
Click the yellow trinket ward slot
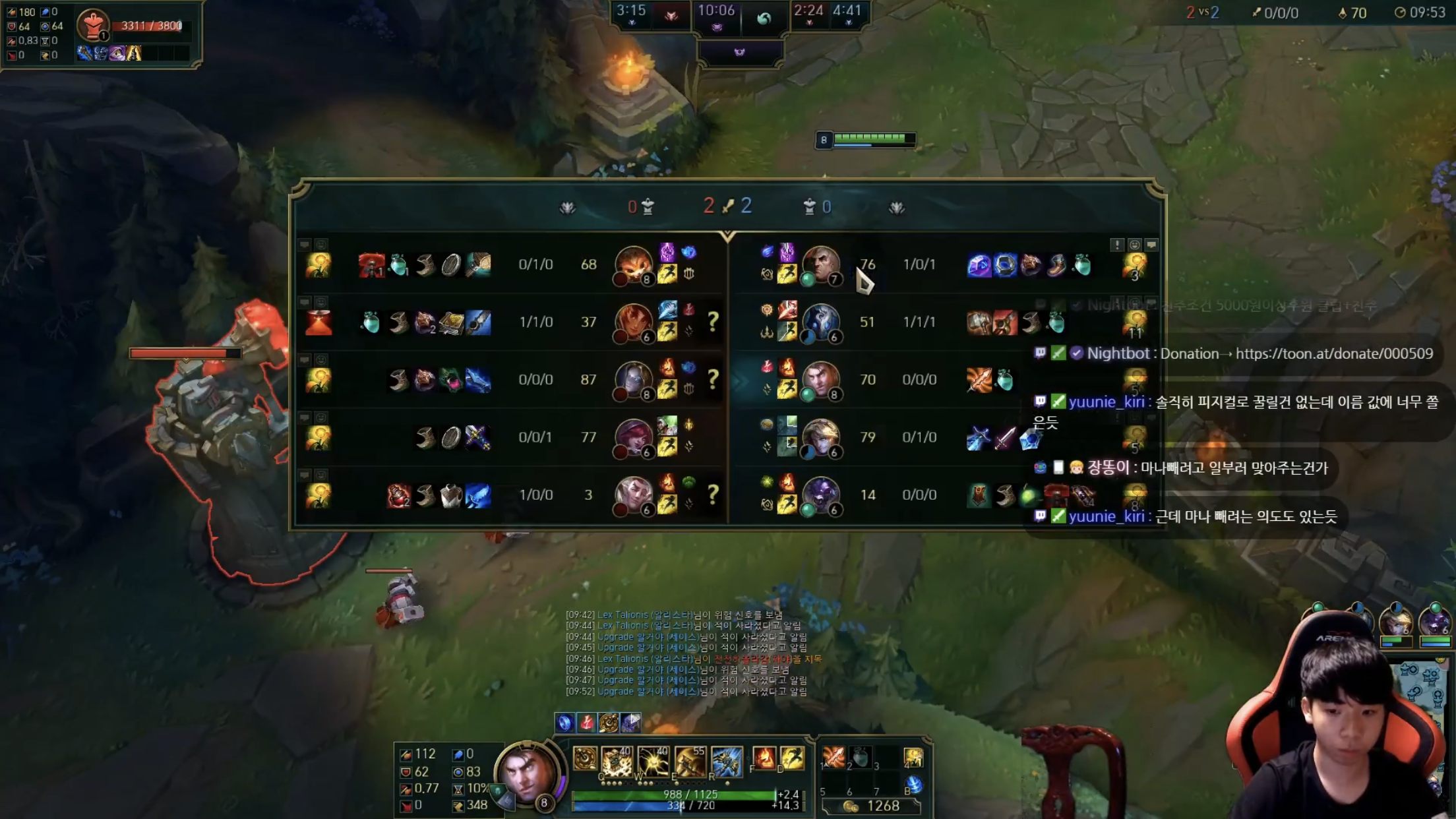click(913, 757)
